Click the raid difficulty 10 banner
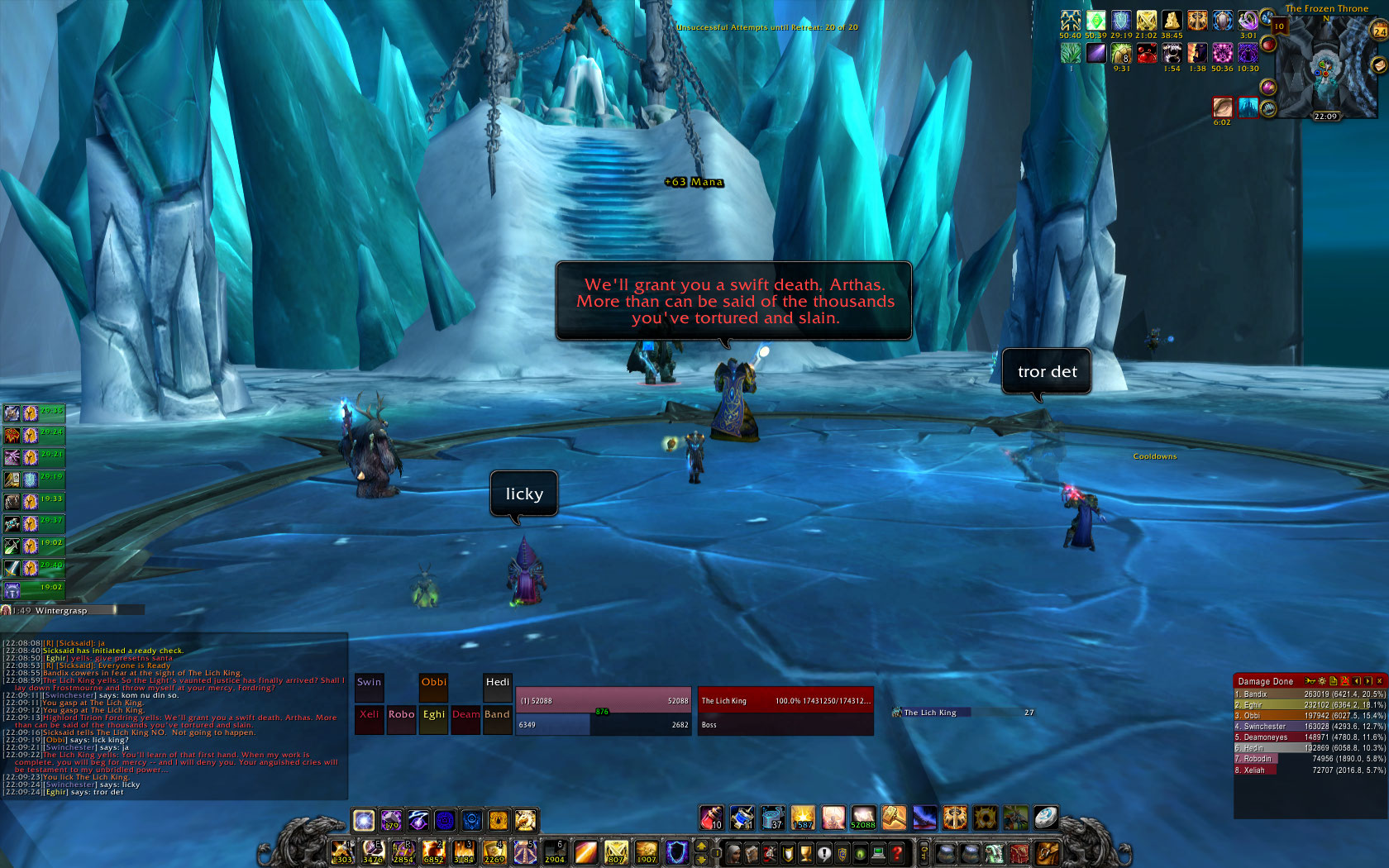The height and width of the screenshot is (868, 1389). (1279, 26)
